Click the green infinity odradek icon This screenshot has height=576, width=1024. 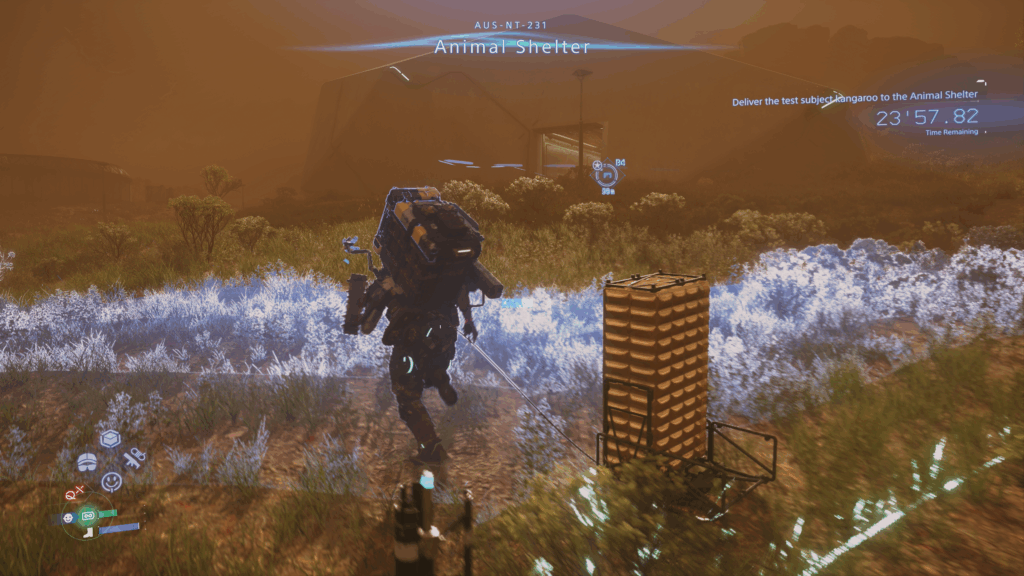click(x=87, y=515)
